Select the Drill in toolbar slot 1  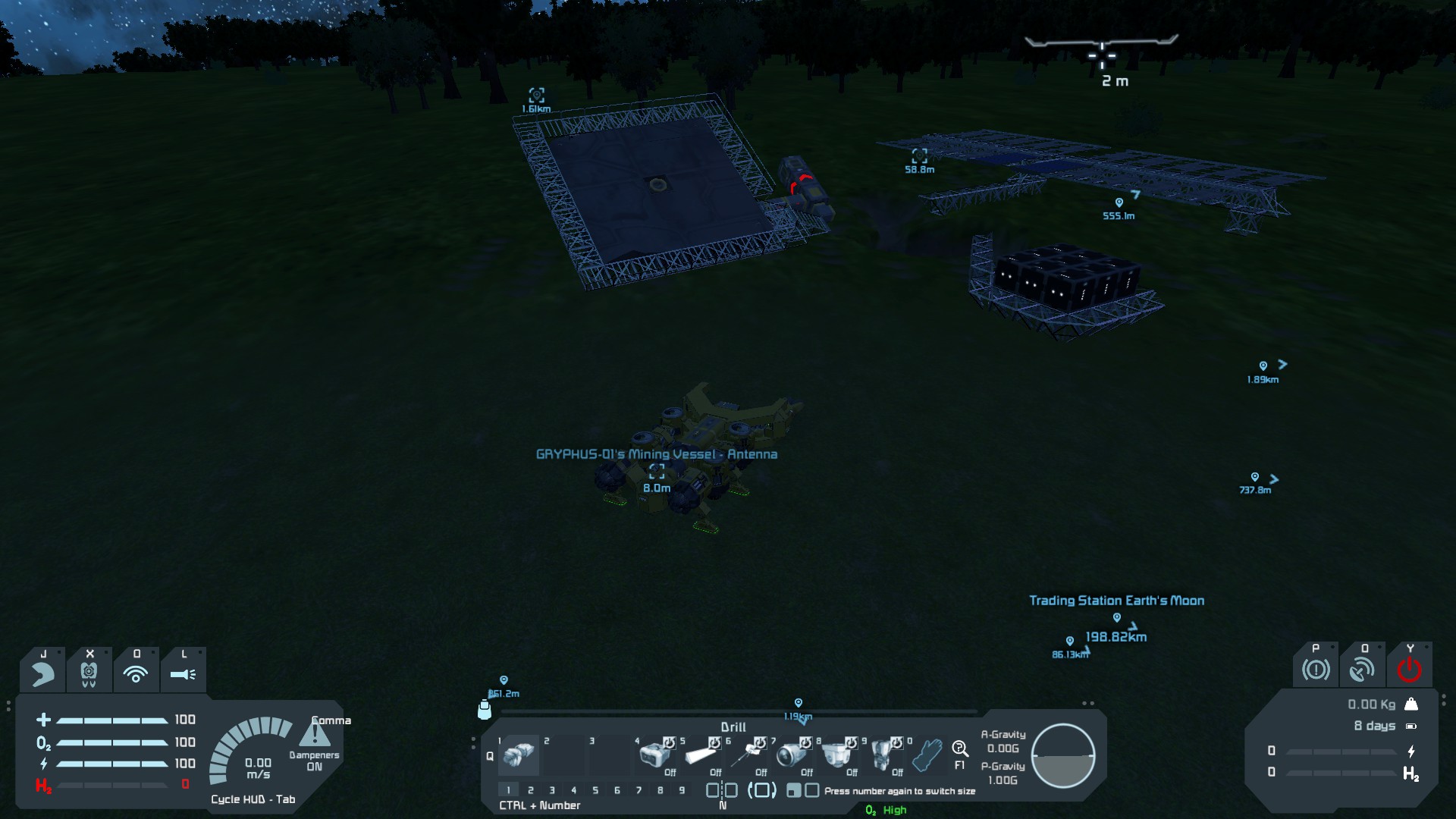[x=519, y=755]
